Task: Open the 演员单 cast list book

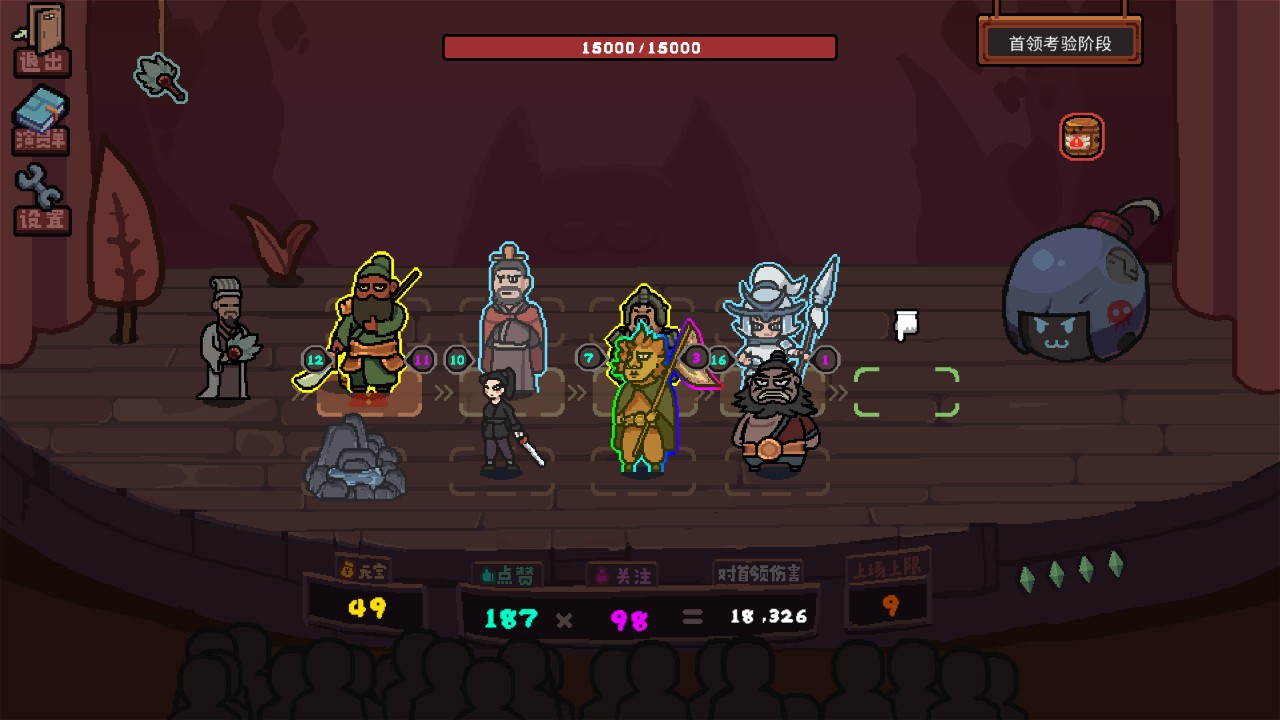Action: point(41,121)
